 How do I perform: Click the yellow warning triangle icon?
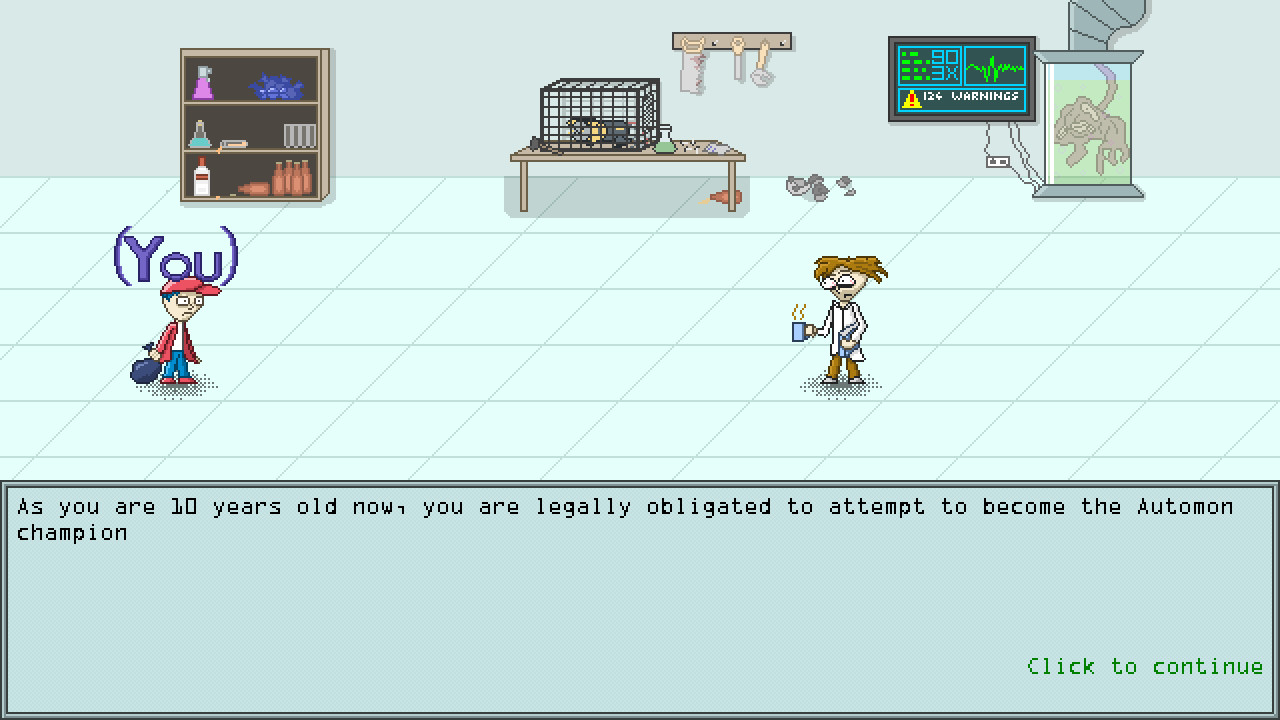click(x=910, y=98)
